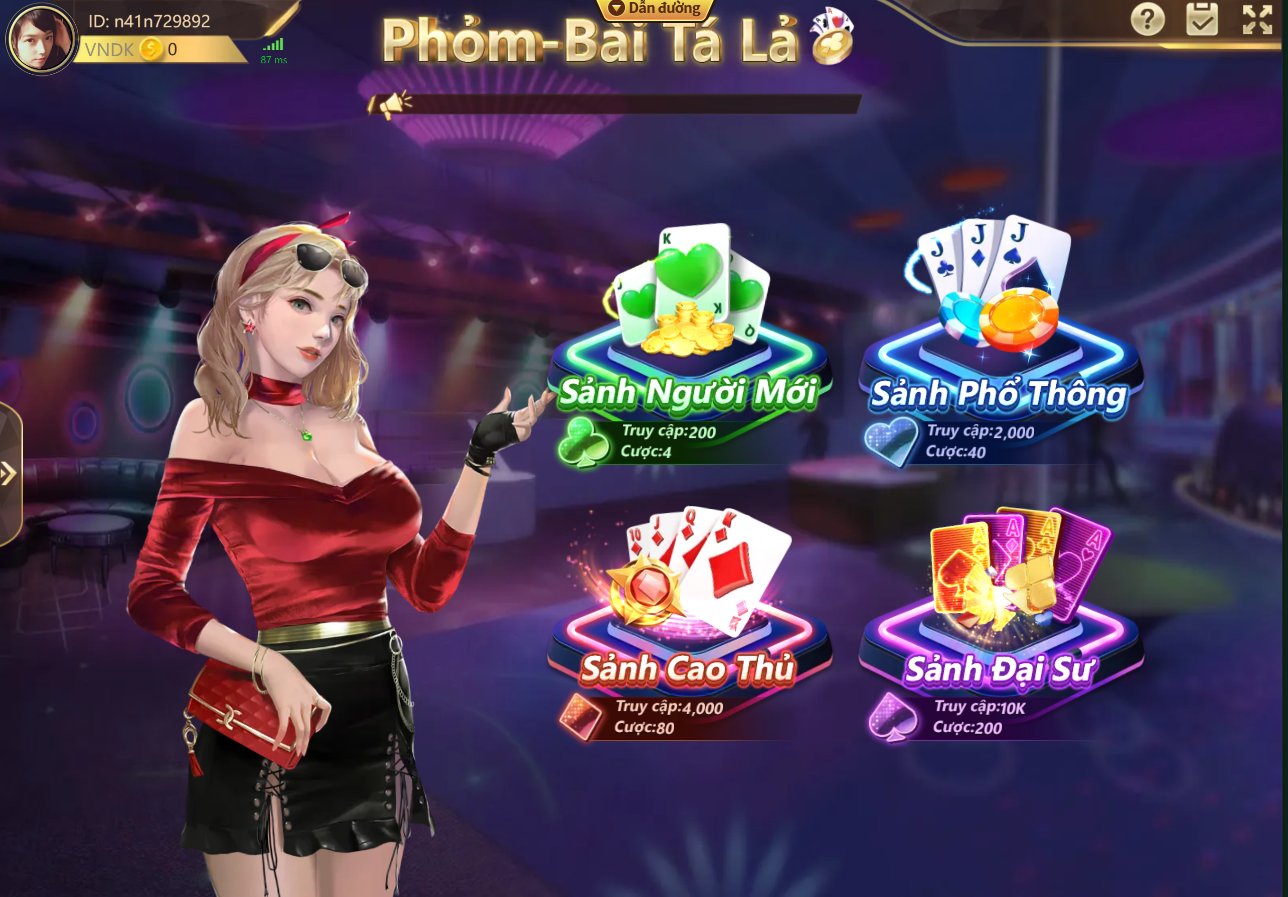
Task: Open the Dẫn đường dropdown banner
Action: (655, 8)
